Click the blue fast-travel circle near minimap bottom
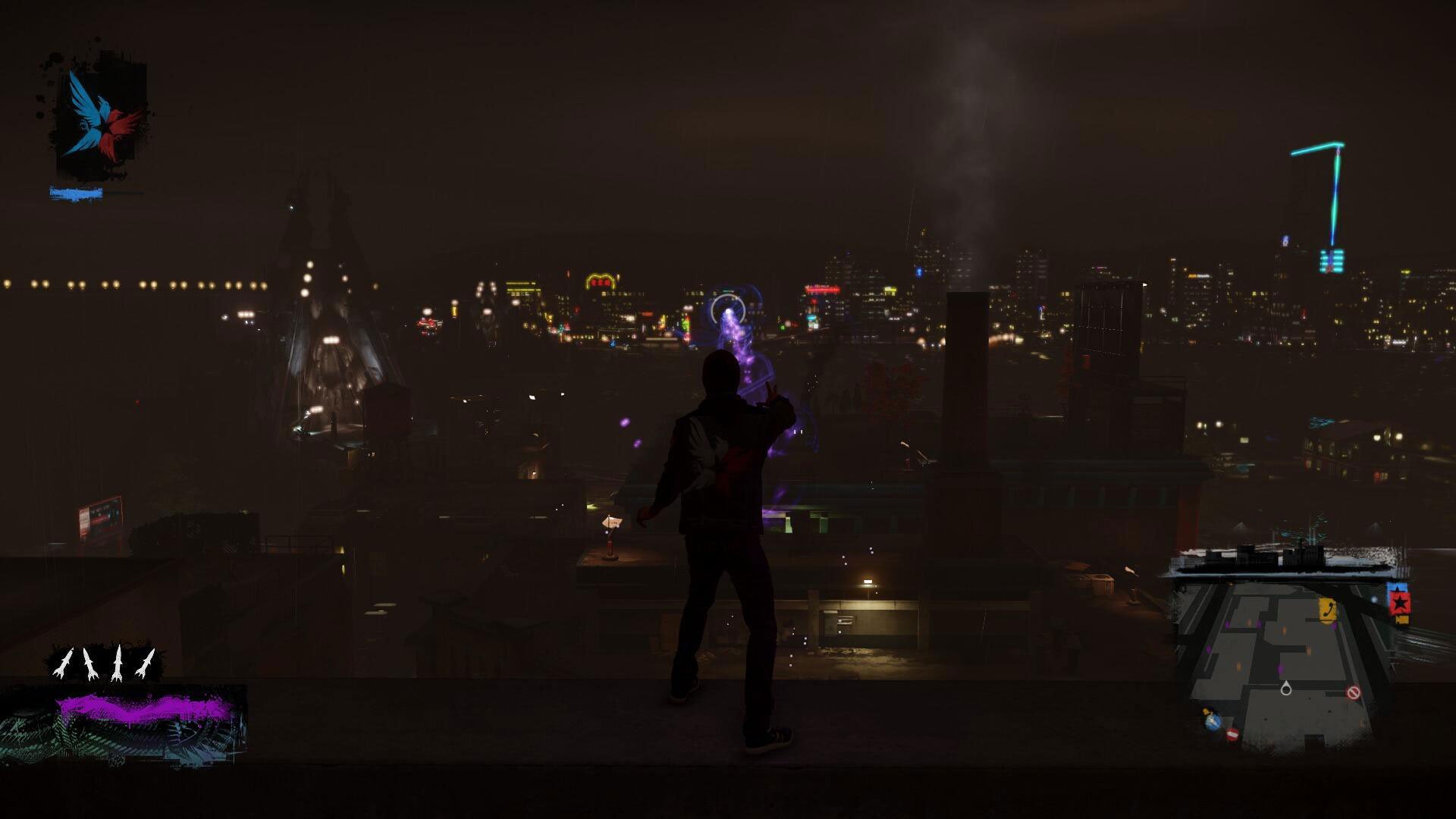The height and width of the screenshot is (819, 1456). [x=1213, y=720]
